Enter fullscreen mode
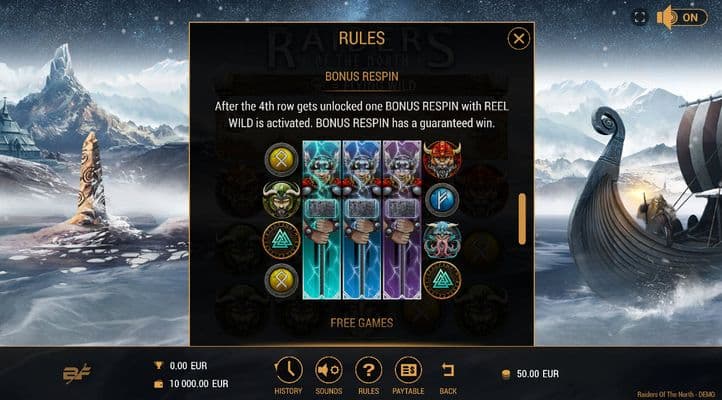This screenshot has height=400, width=722. click(640, 17)
